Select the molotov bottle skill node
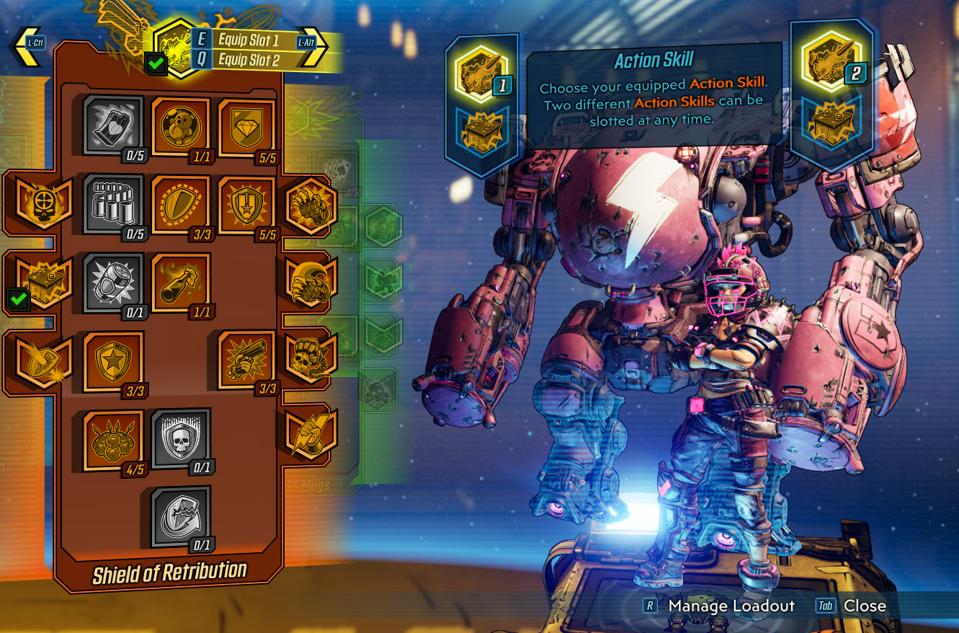Viewport: 959px width, 633px height. click(181, 282)
